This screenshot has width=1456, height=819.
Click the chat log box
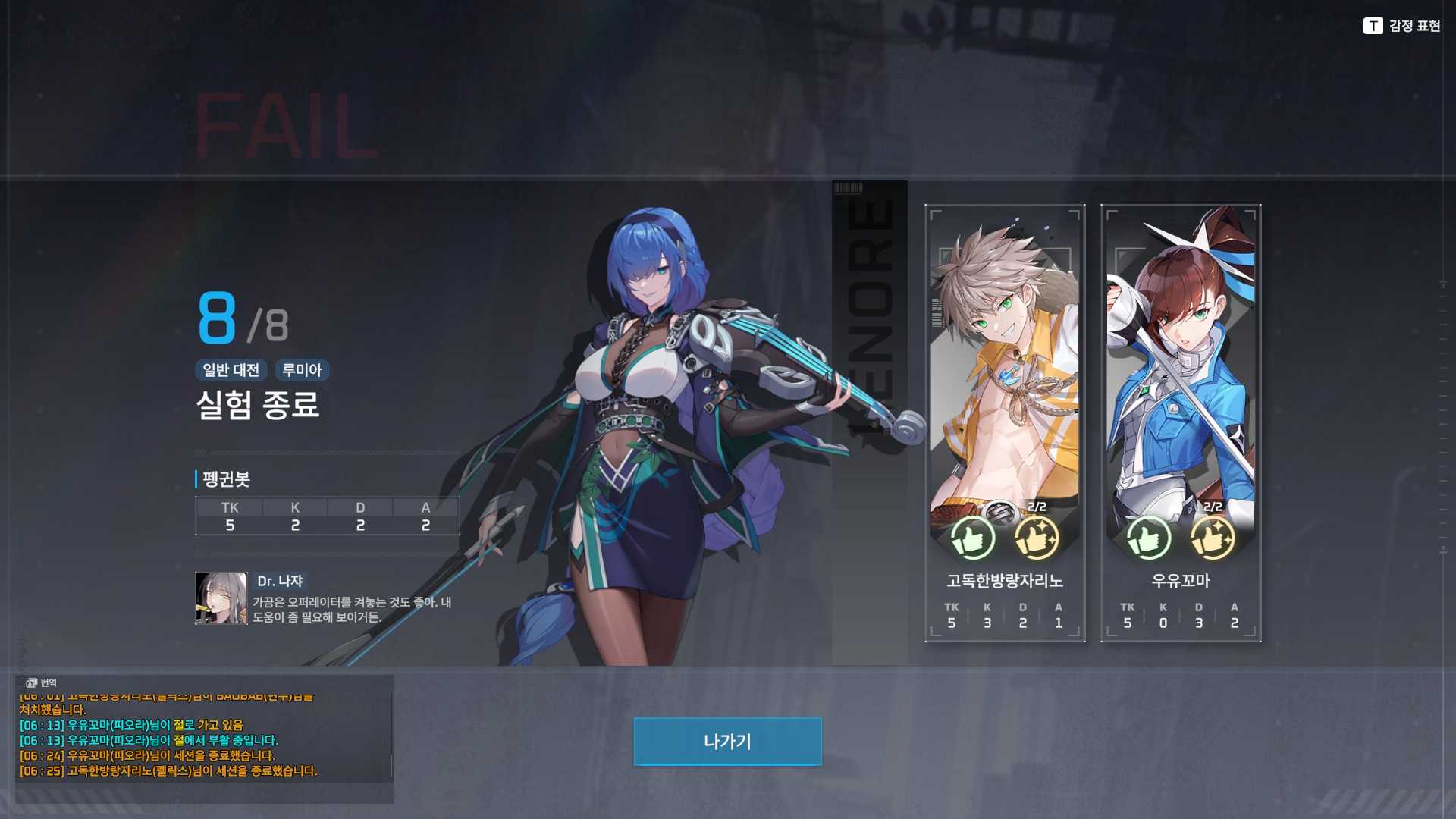tap(203, 739)
